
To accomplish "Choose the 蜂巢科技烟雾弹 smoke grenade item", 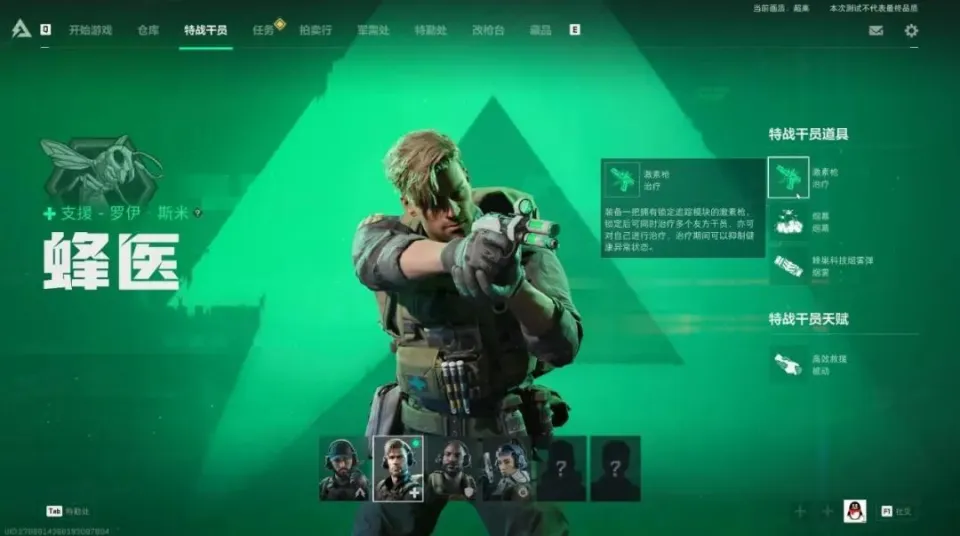I will 788,265.
